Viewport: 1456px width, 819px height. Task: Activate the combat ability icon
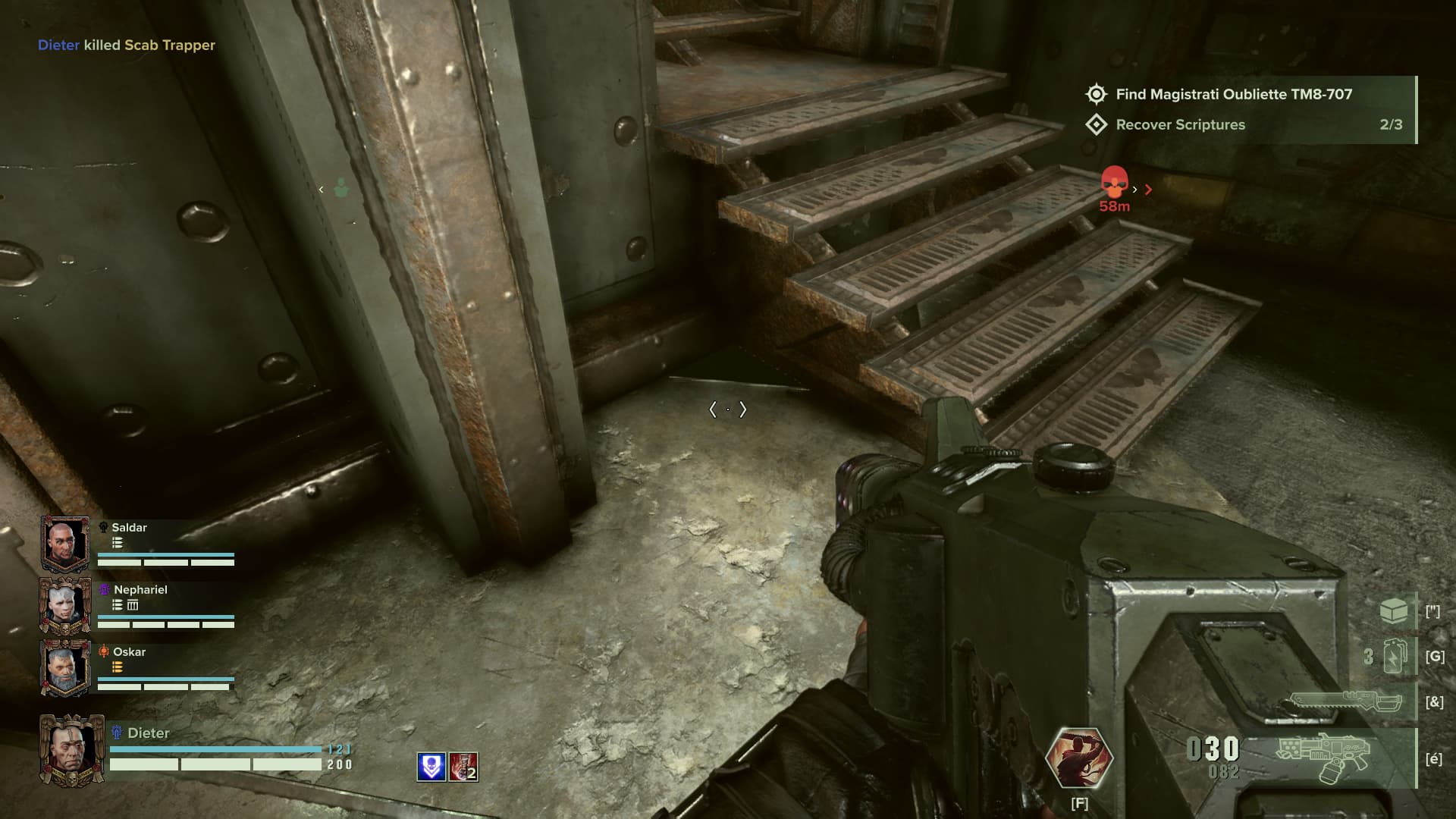[1078, 758]
